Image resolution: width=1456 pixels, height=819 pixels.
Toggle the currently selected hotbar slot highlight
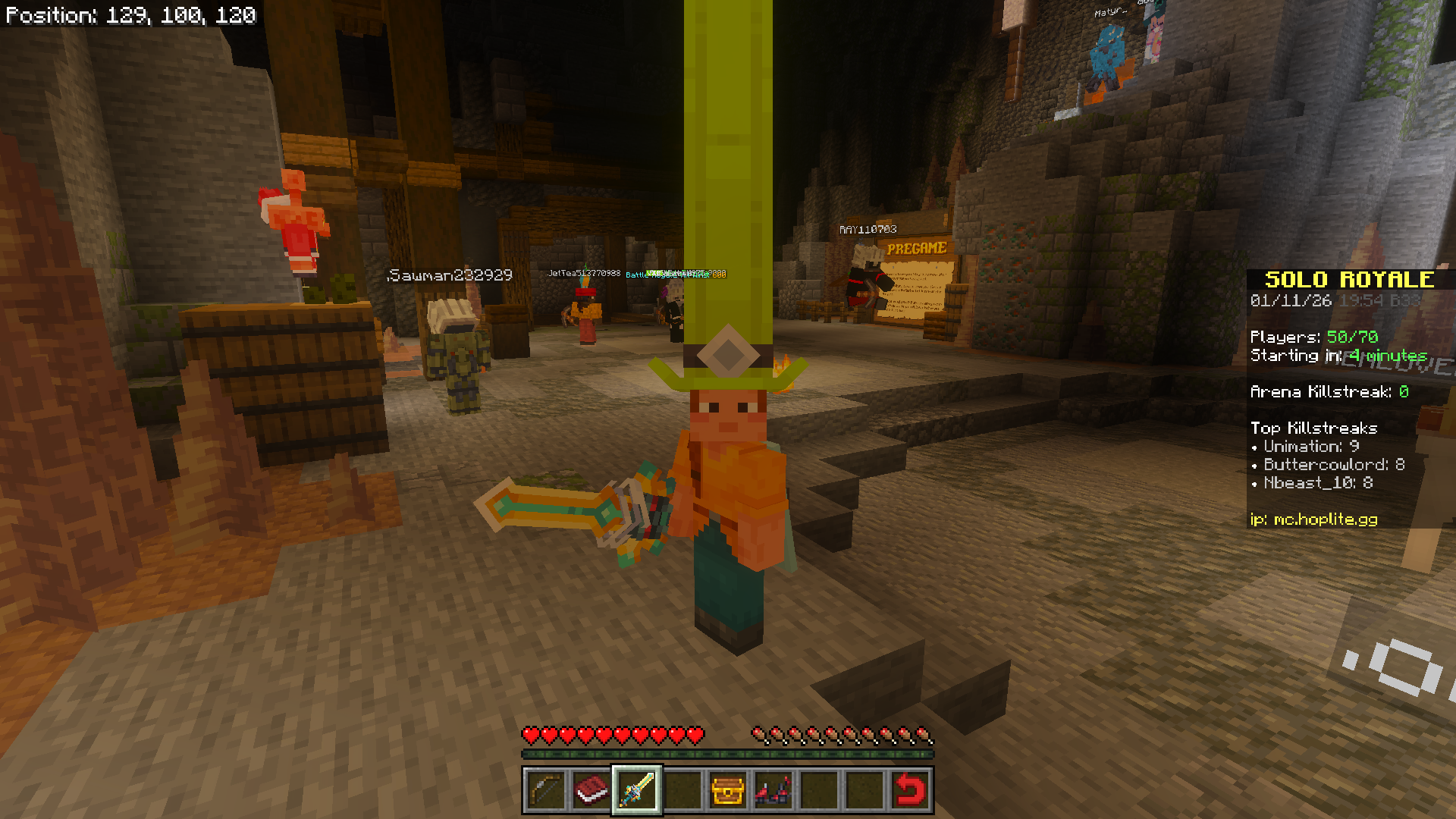(x=637, y=790)
